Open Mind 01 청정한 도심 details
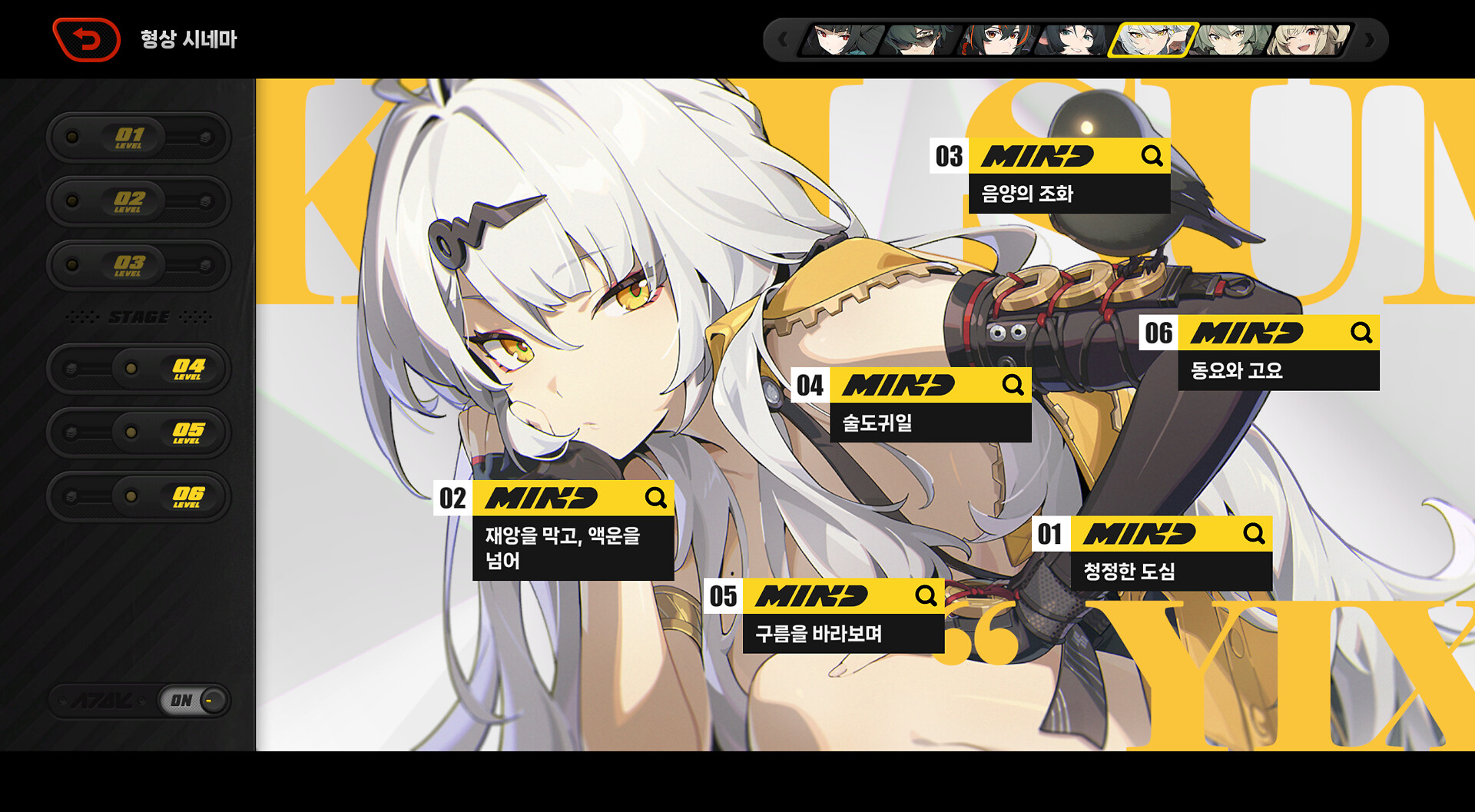 click(x=1254, y=534)
